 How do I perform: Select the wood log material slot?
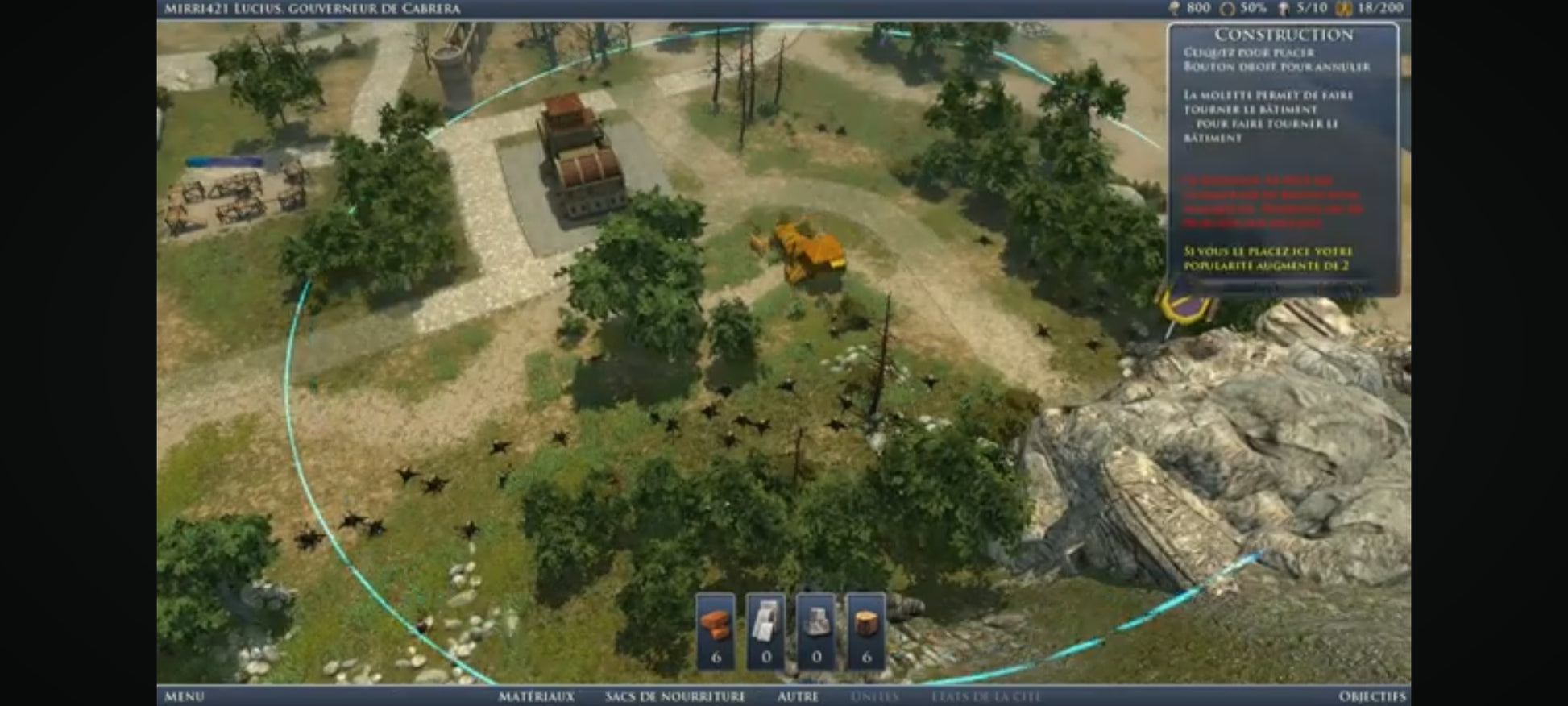coord(866,631)
